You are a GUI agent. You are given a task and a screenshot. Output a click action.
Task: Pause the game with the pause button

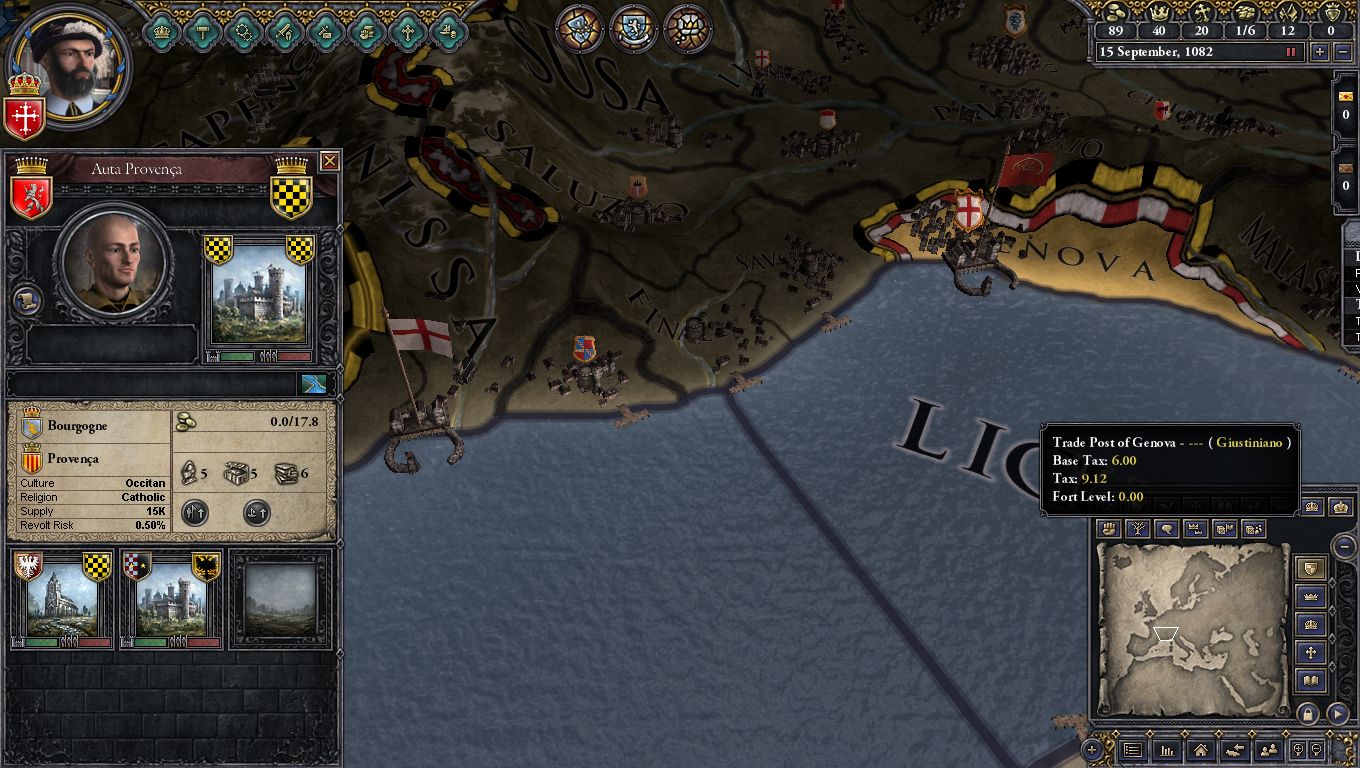pyautogui.click(x=1291, y=52)
